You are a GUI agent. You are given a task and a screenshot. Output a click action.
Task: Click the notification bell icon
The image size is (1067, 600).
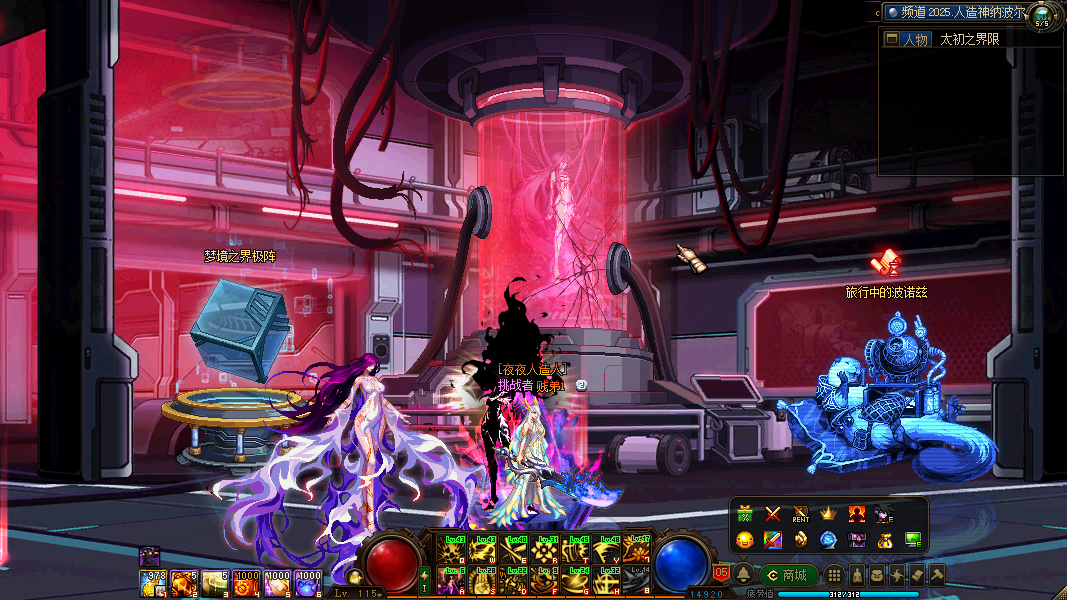744,575
